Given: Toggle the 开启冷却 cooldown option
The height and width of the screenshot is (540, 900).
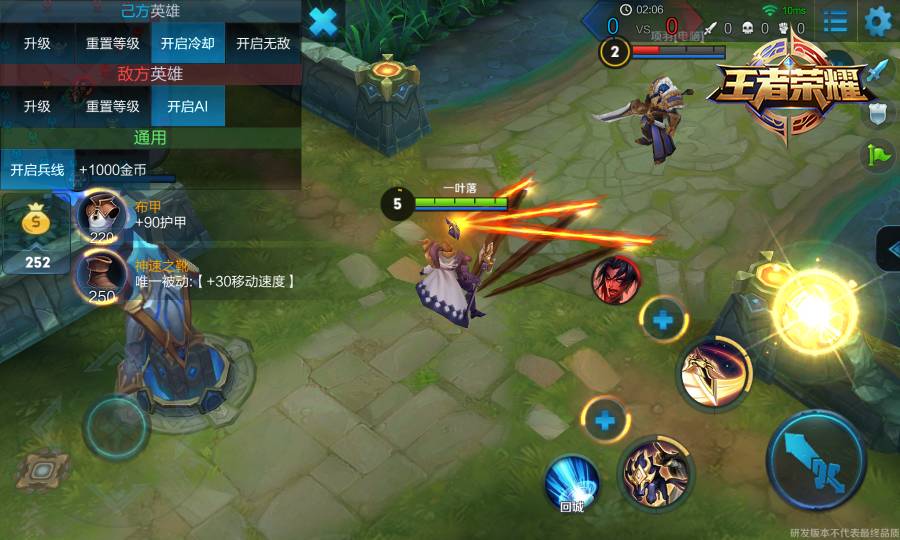Looking at the screenshot, I should click(188, 44).
